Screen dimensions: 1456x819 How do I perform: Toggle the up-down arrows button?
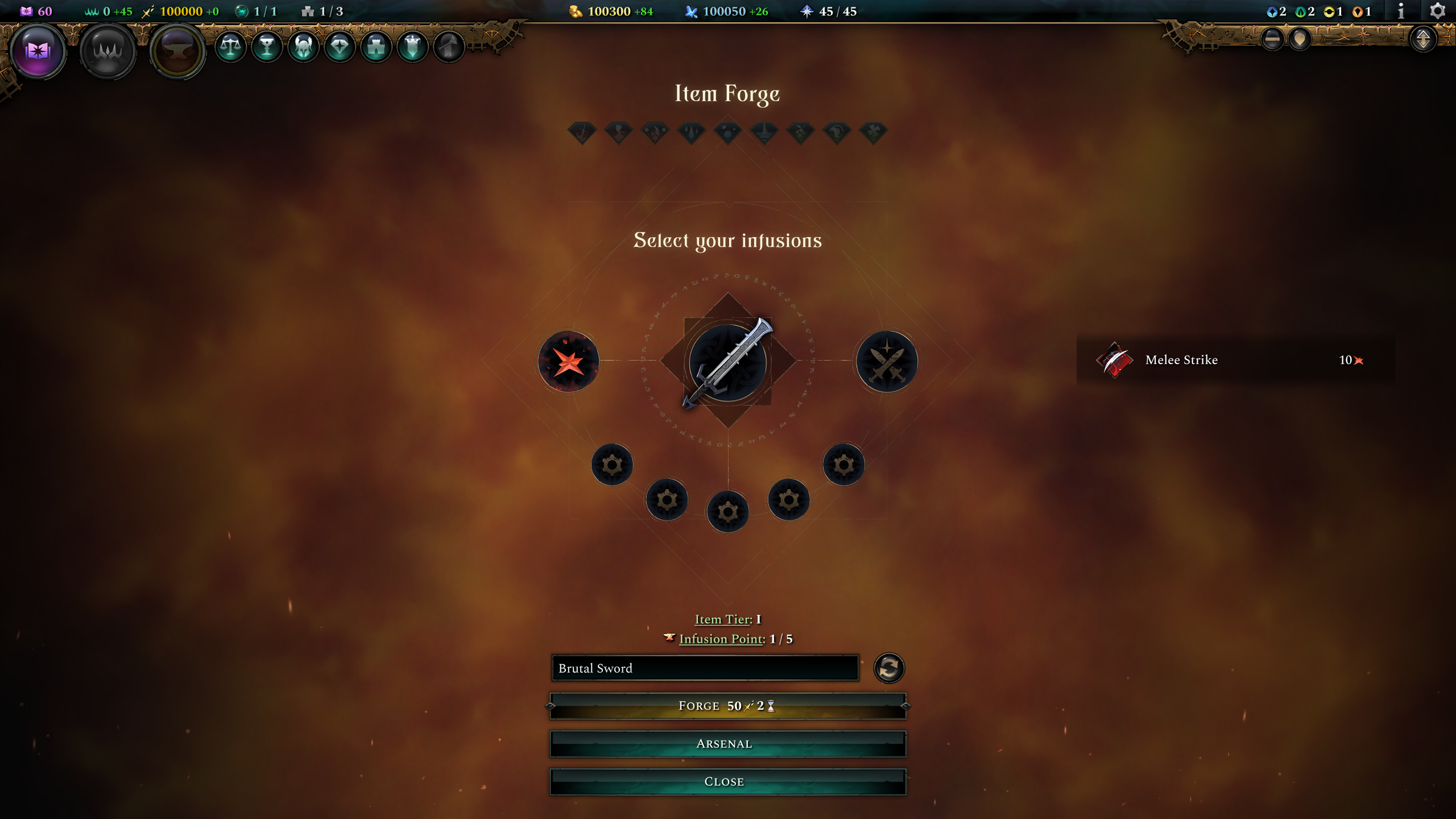1423,39
